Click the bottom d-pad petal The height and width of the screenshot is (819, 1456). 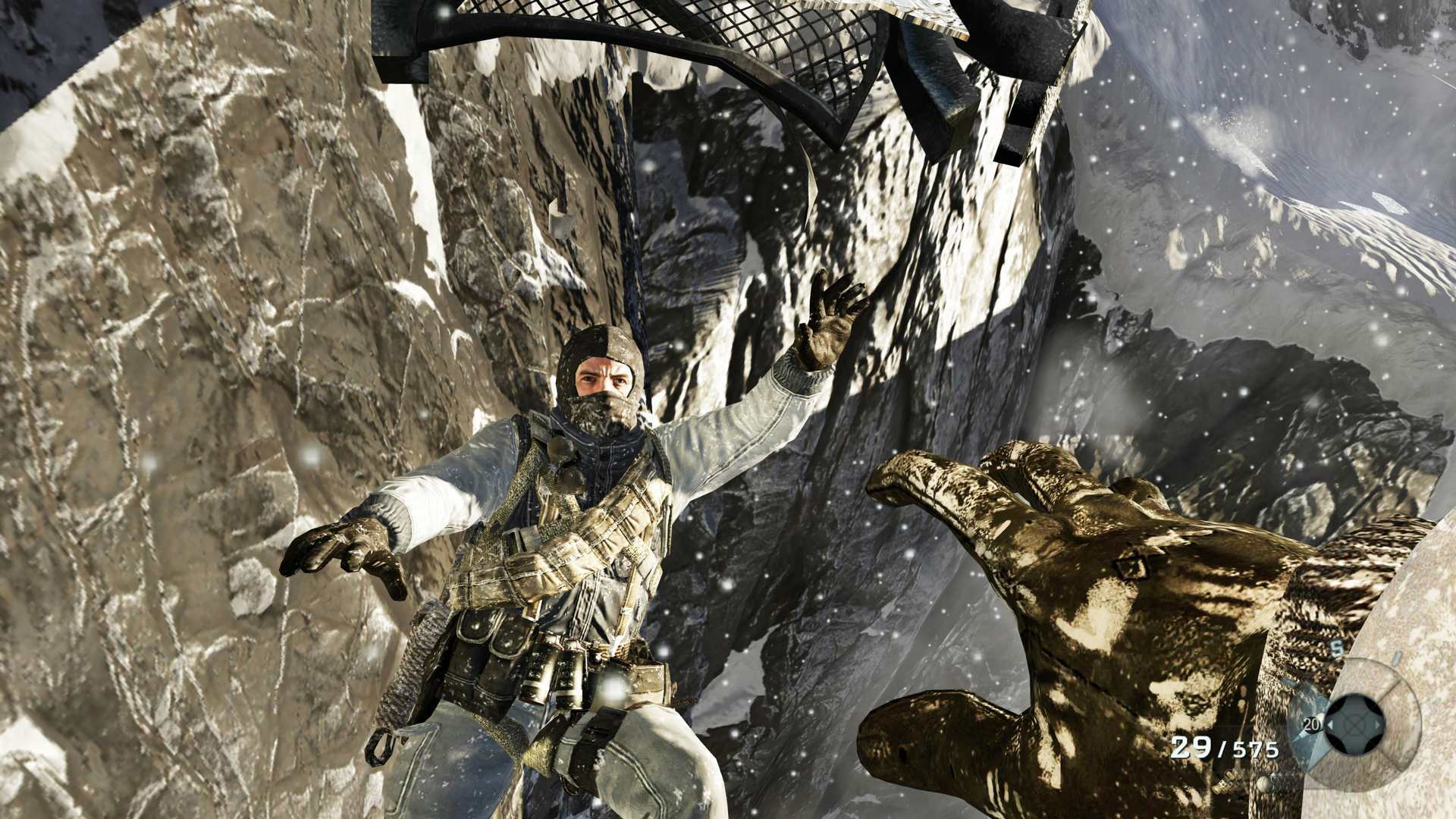(1354, 745)
